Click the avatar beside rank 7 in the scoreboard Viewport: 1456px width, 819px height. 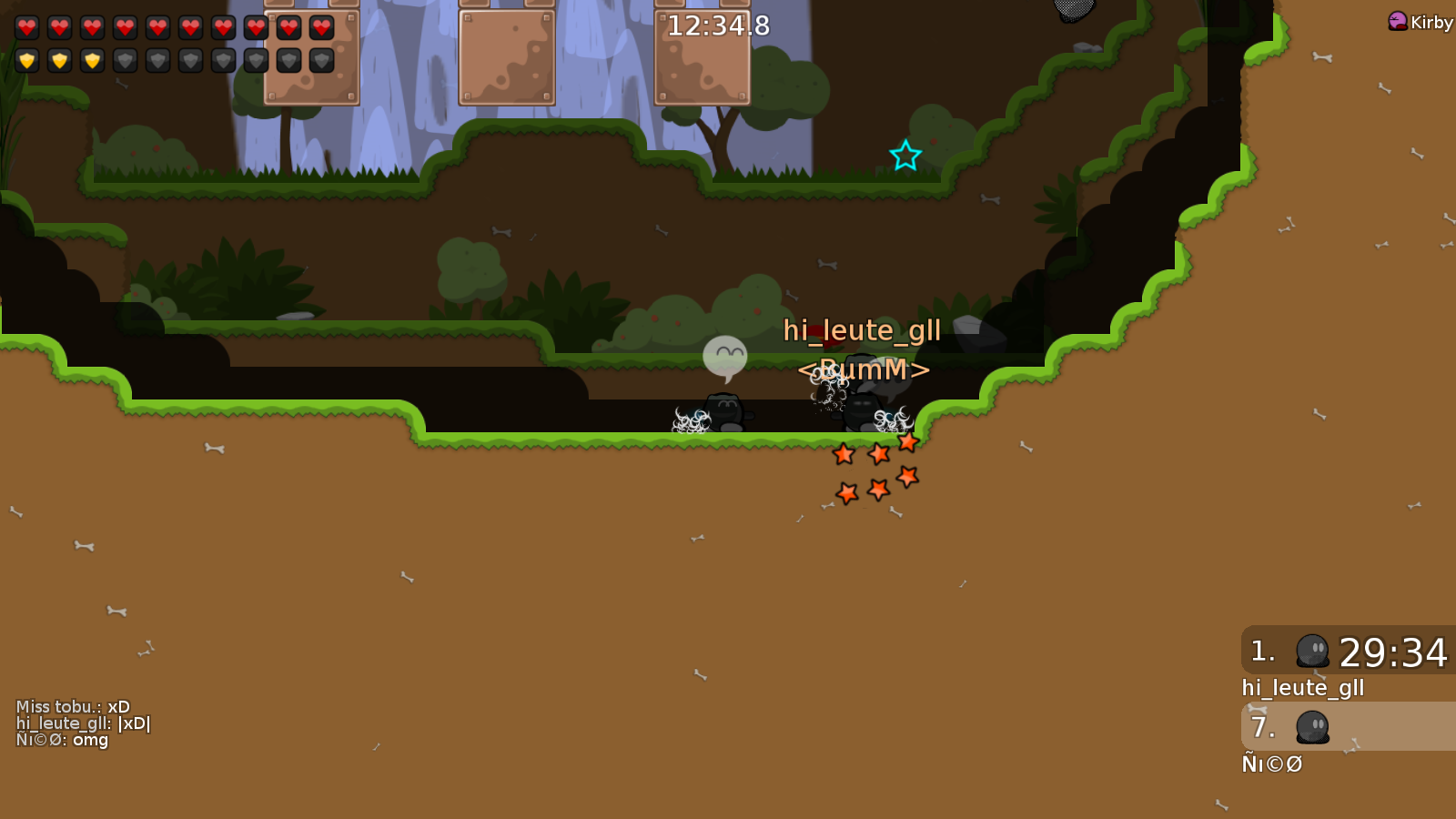(1311, 728)
